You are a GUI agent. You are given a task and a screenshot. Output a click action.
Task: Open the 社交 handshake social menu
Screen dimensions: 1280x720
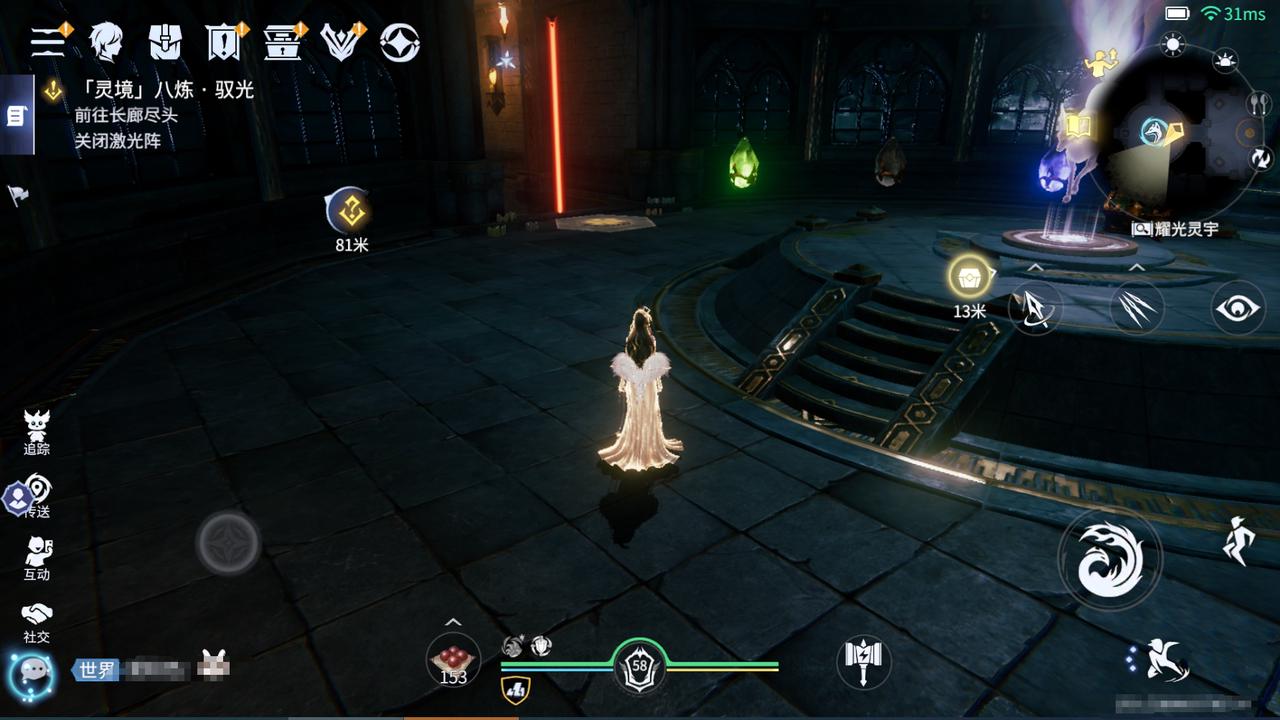coord(37,622)
